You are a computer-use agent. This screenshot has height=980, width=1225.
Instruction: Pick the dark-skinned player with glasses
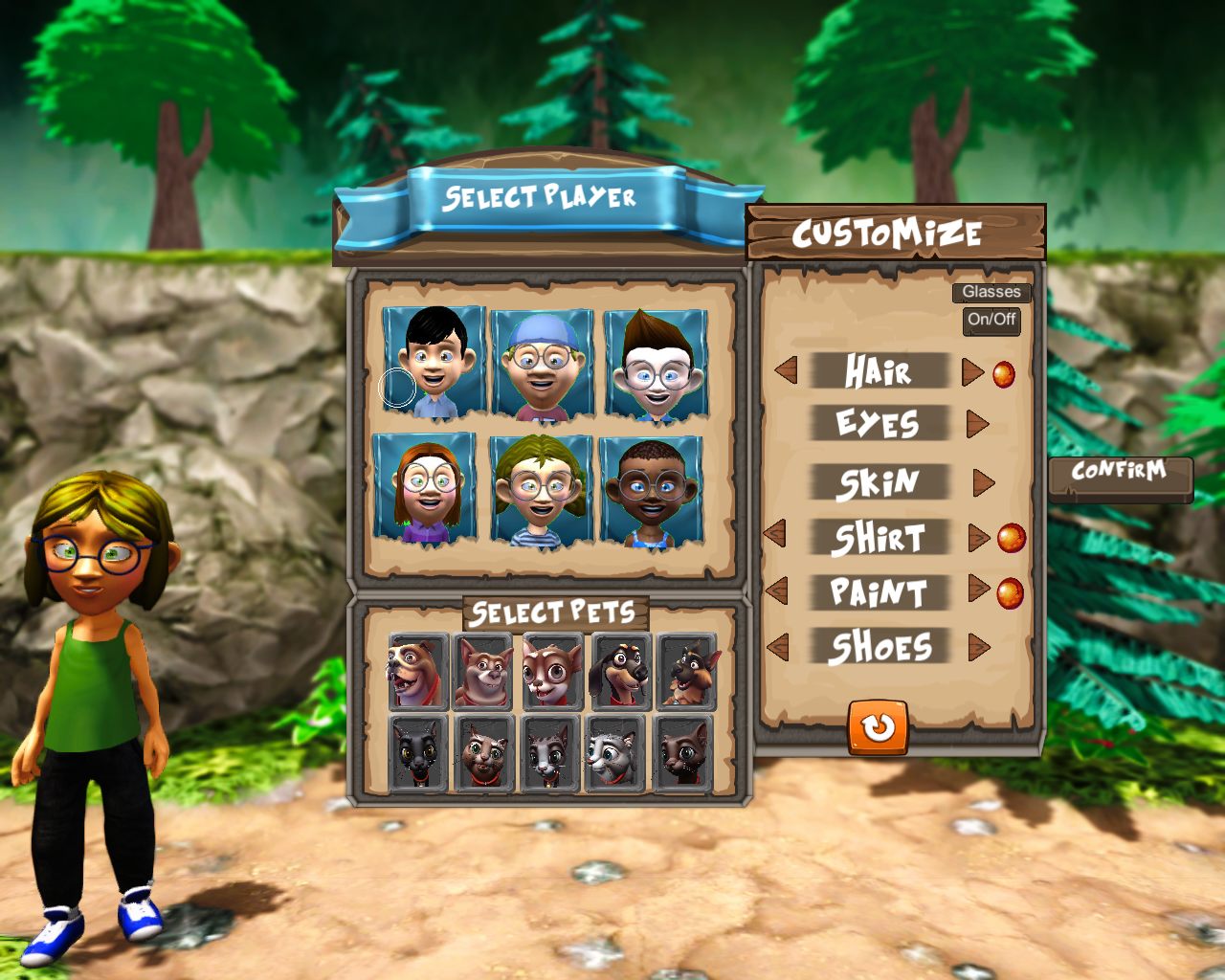tap(651, 492)
